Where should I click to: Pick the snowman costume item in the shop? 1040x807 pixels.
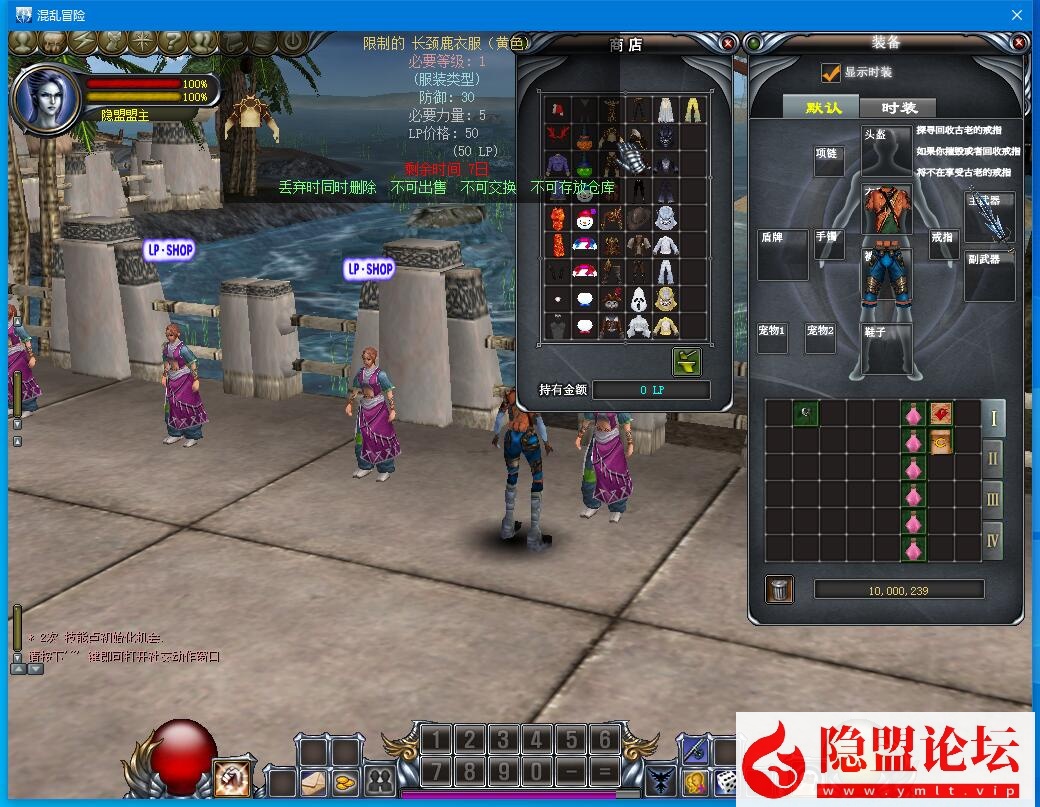pyautogui.click(x=585, y=217)
